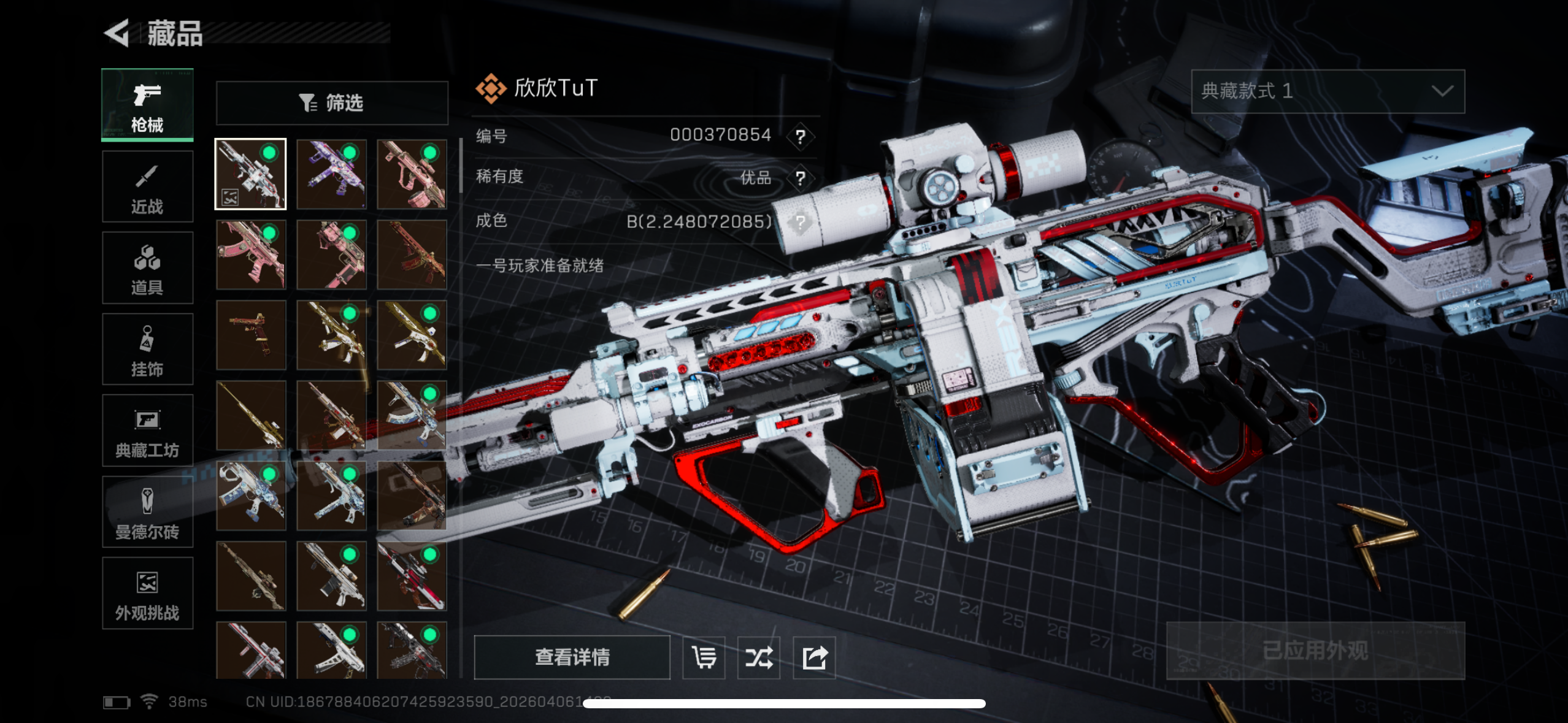Click the shuffle arrows icon

tap(759, 657)
